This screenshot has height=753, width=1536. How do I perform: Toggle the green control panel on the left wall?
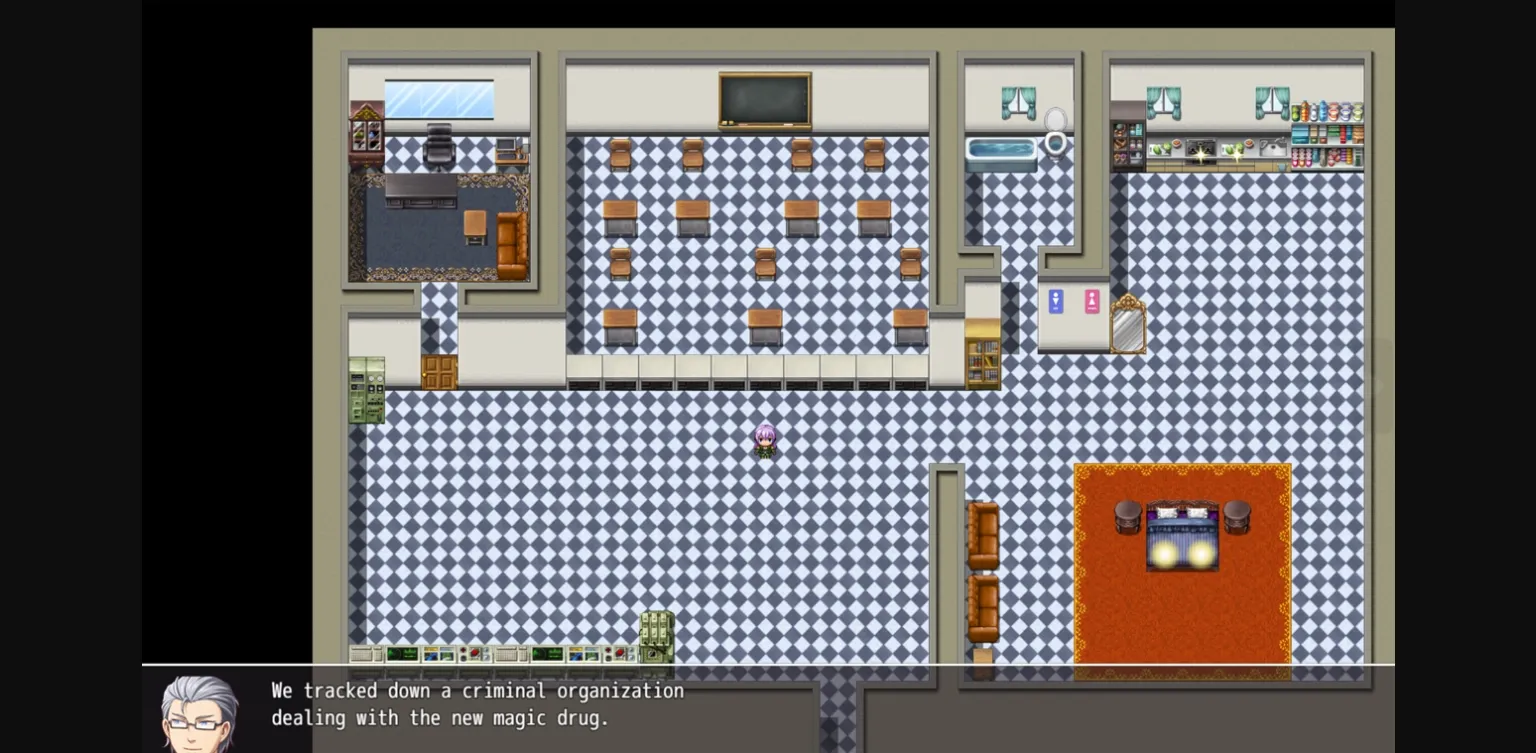pyautogui.click(x=365, y=390)
